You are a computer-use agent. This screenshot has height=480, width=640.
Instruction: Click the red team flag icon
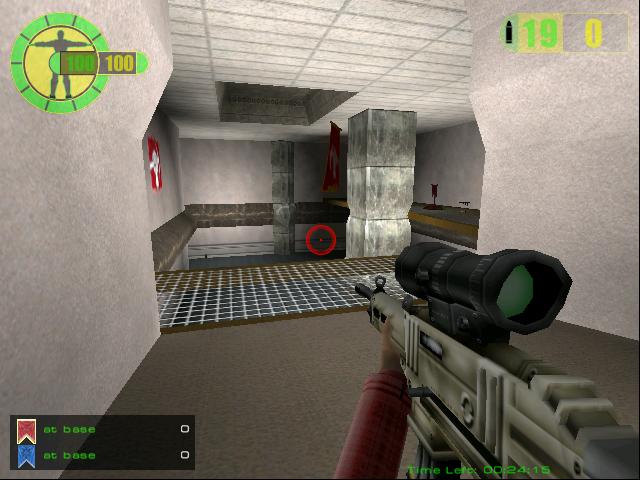[26, 431]
